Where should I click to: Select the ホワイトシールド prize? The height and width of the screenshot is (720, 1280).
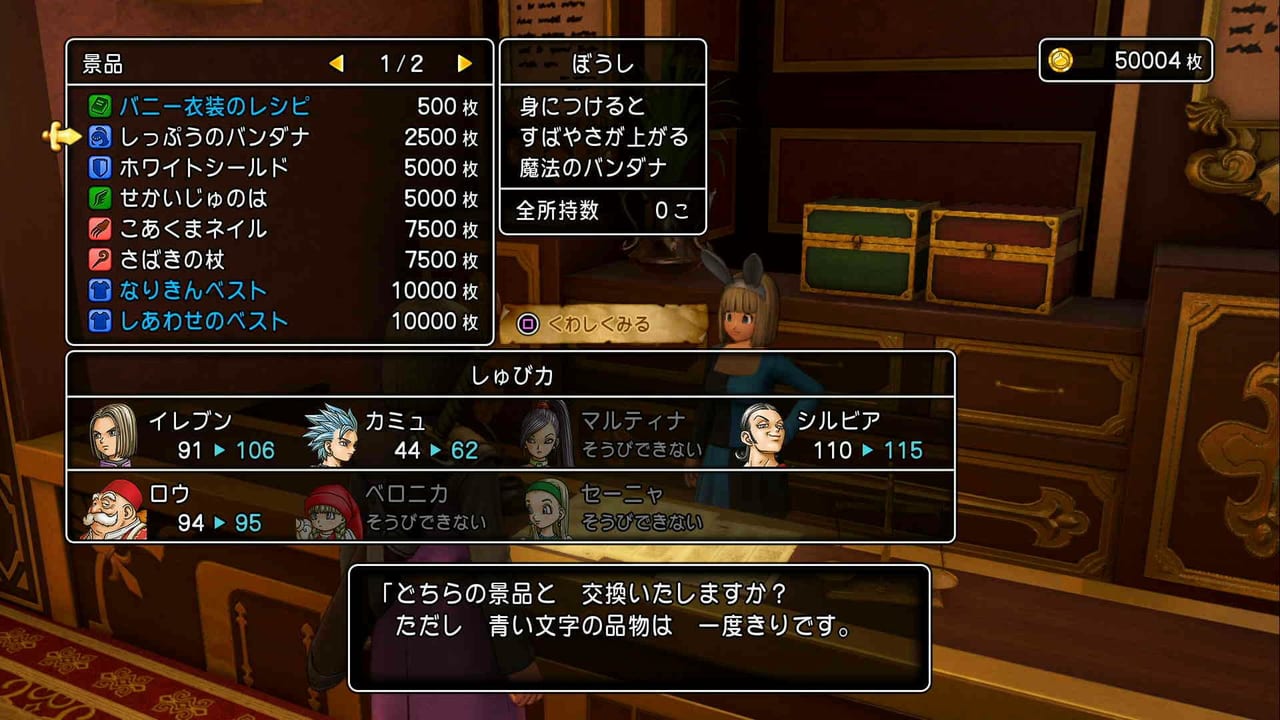[204, 168]
